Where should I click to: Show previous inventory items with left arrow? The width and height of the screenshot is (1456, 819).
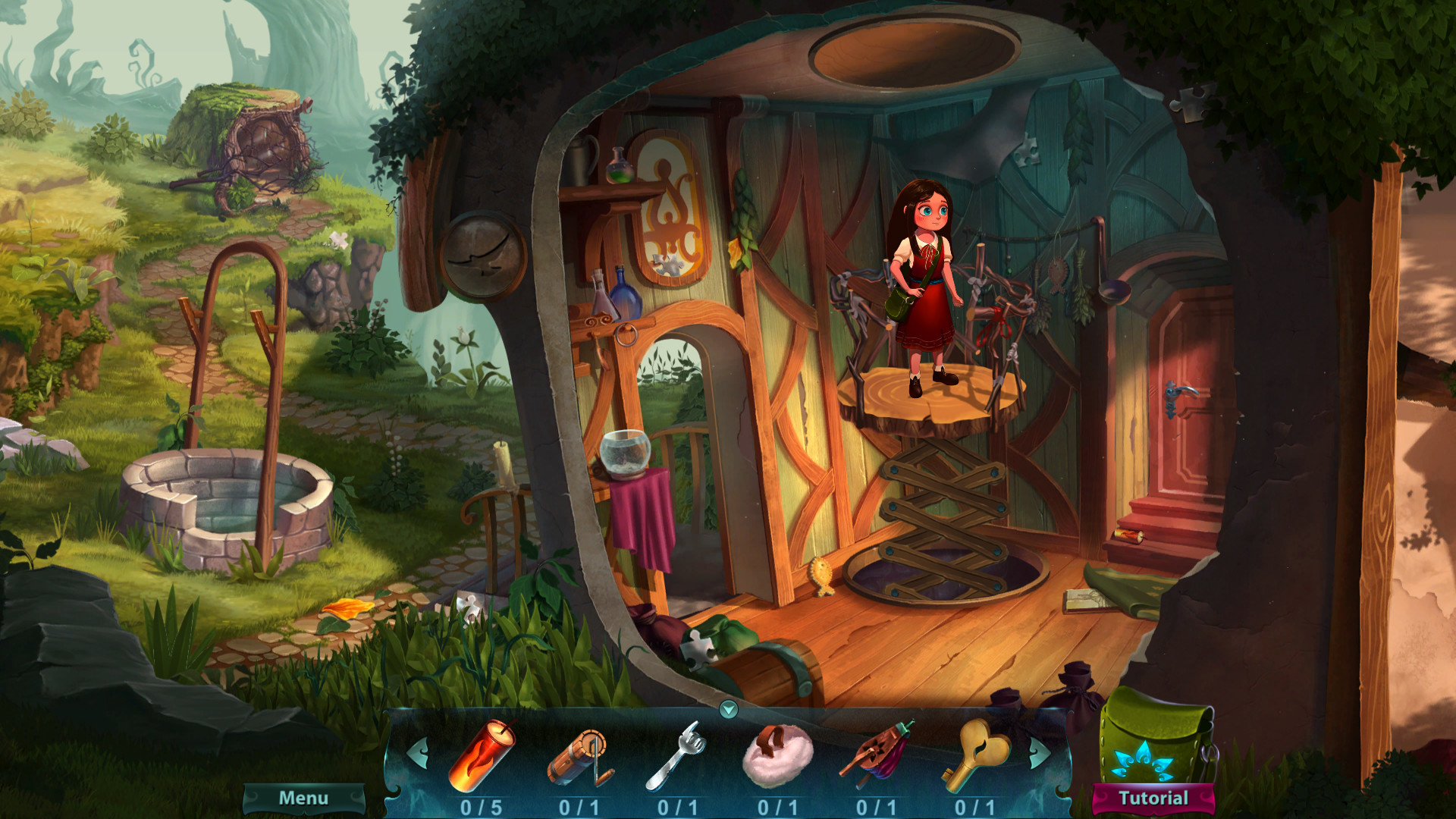[x=417, y=753]
